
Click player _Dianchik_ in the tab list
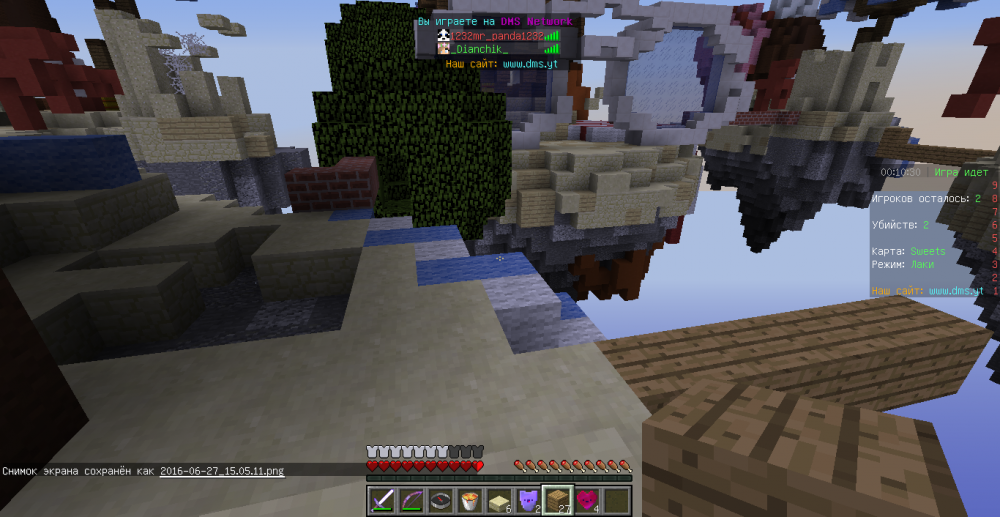tap(479, 48)
